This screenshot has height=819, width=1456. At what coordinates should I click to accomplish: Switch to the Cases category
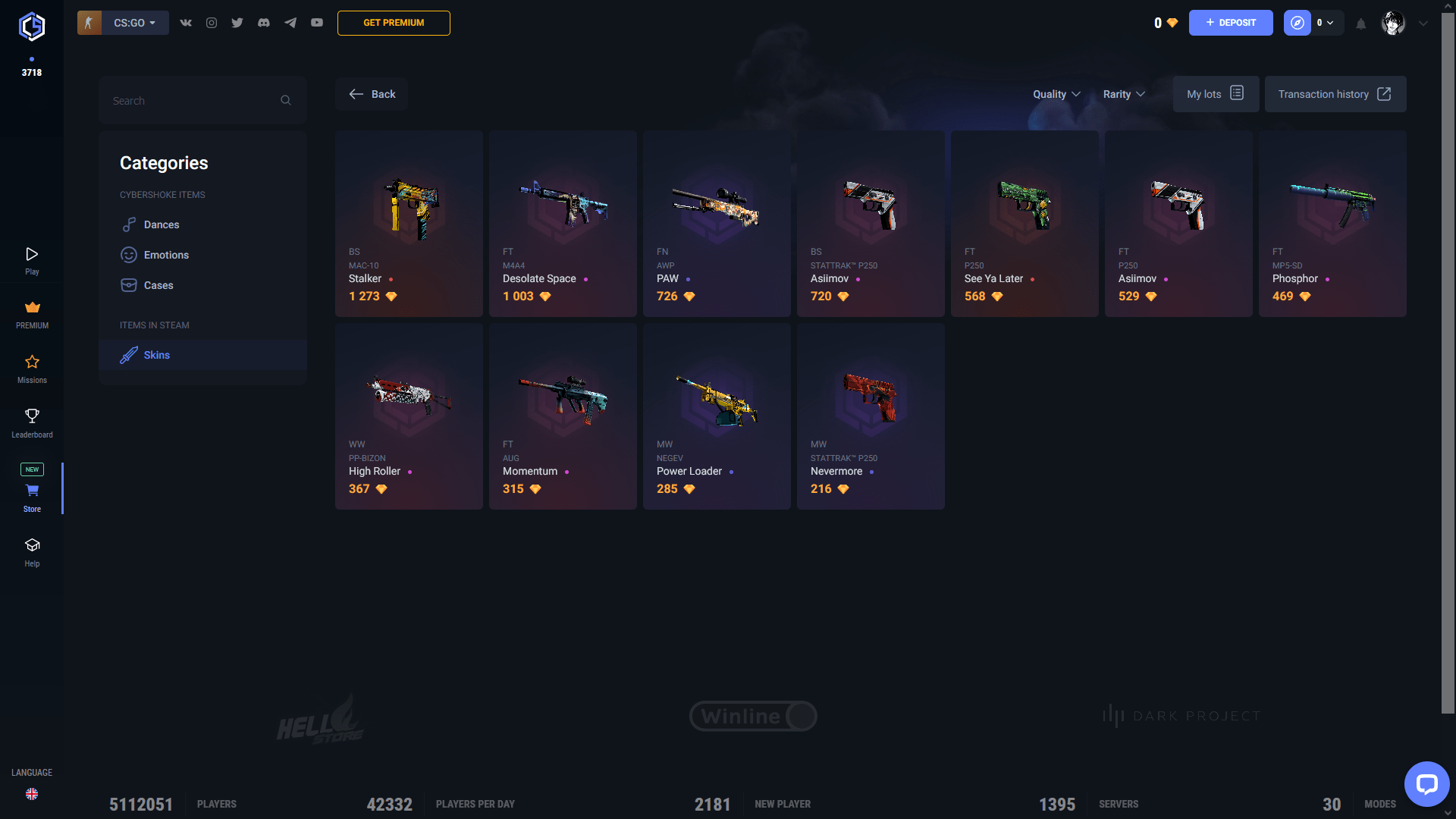pos(158,285)
